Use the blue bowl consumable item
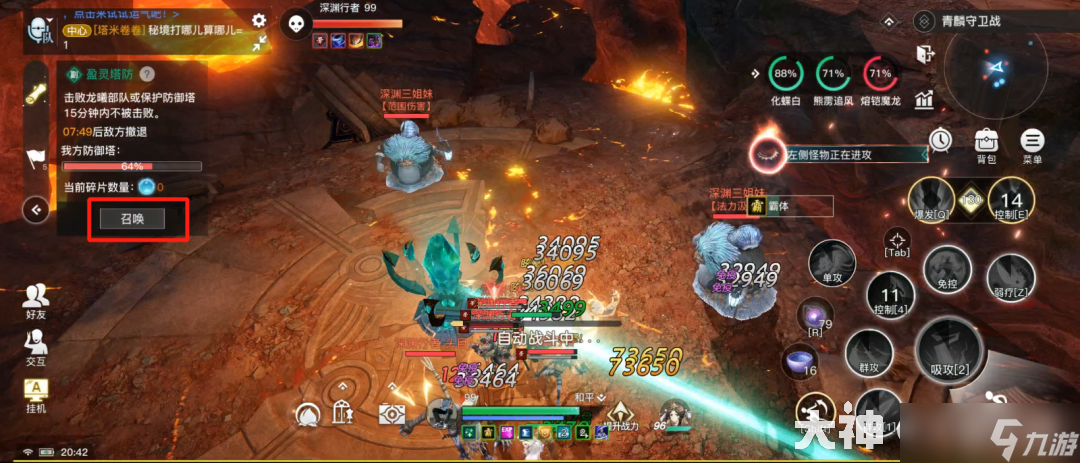Viewport: 1080px width, 463px height. pos(800,360)
